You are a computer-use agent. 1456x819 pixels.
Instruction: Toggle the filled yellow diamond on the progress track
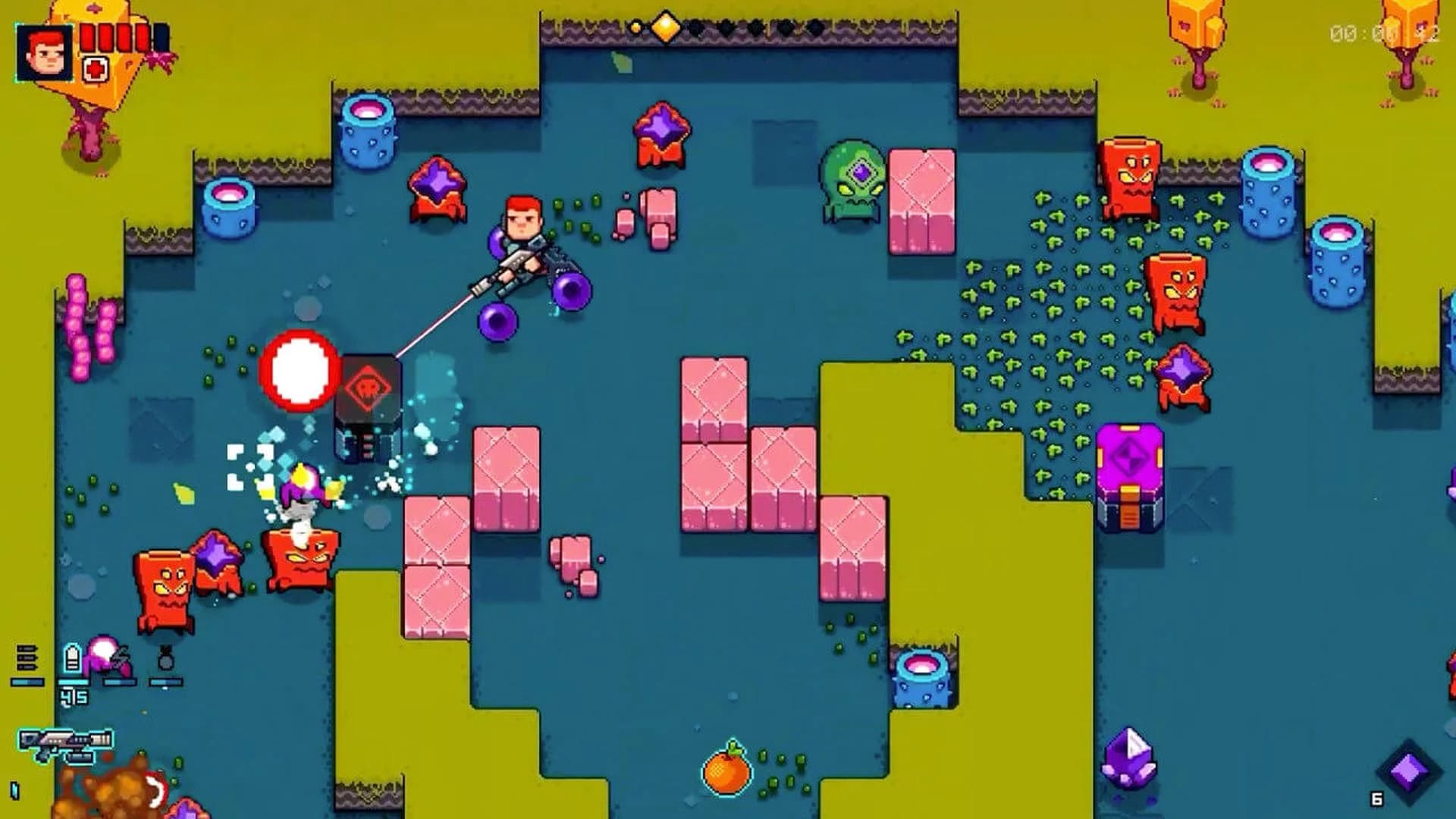click(666, 27)
